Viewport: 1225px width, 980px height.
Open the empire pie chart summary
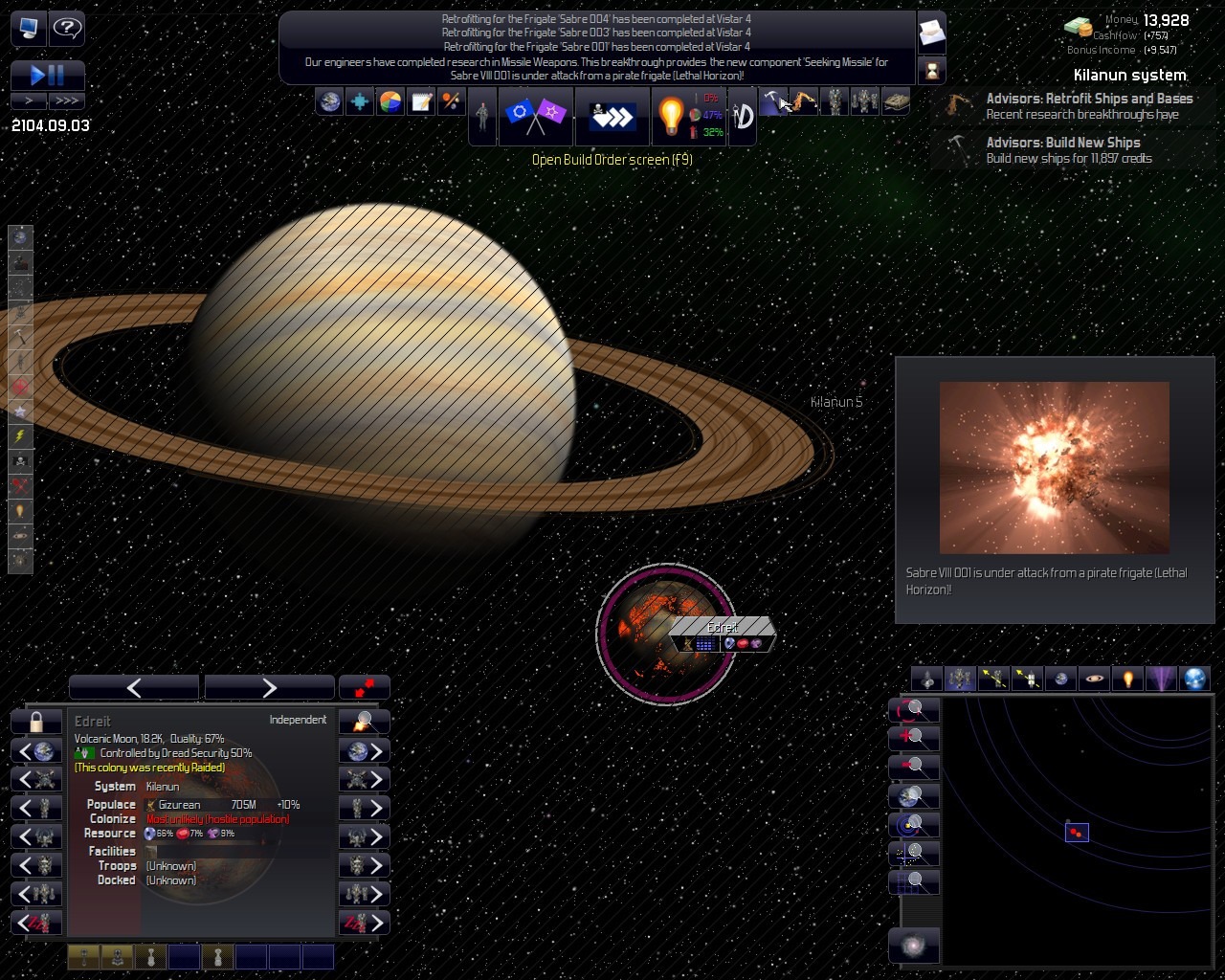[x=390, y=101]
